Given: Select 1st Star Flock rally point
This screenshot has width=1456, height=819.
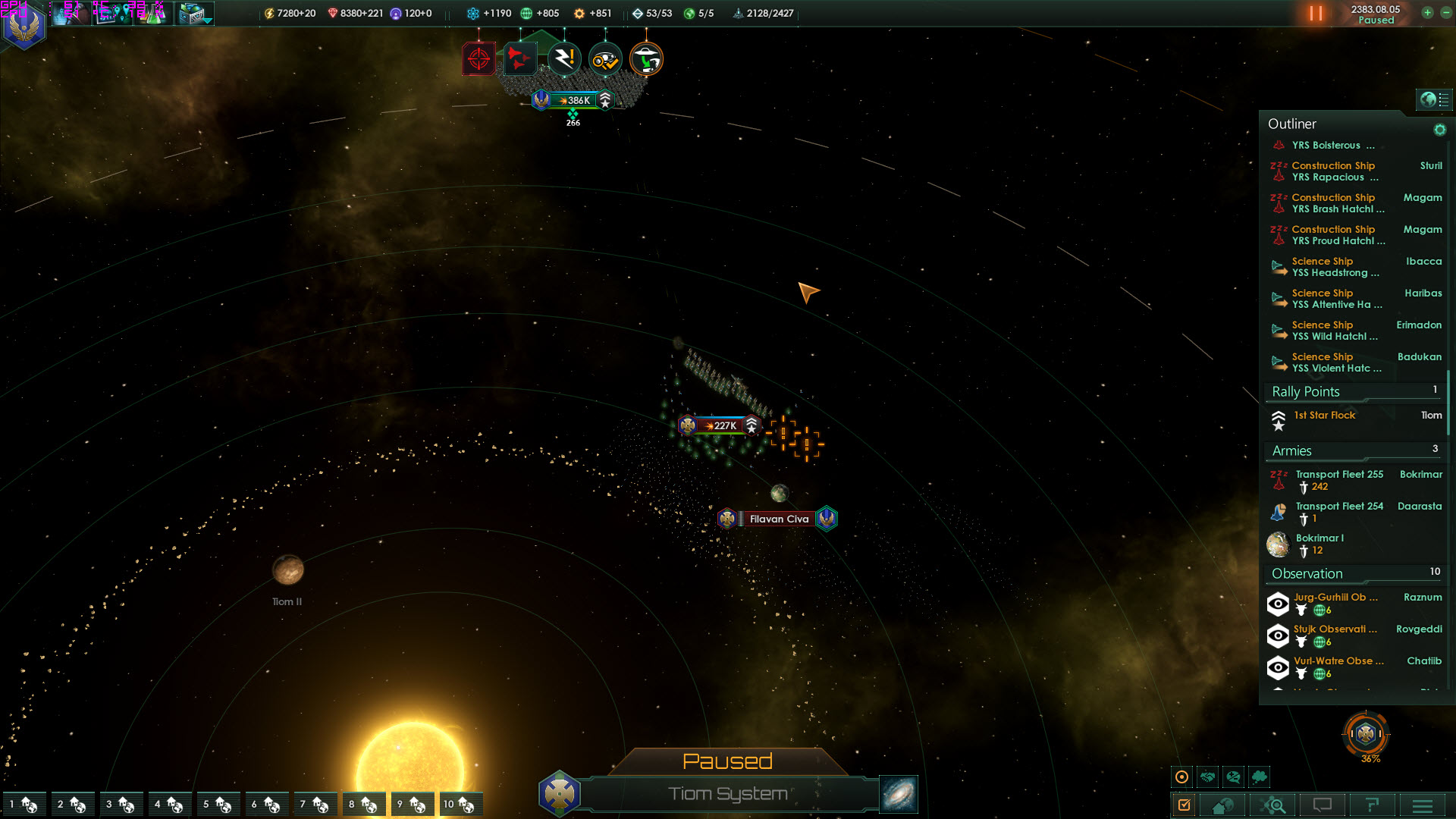Looking at the screenshot, I should click(1324, 416).
